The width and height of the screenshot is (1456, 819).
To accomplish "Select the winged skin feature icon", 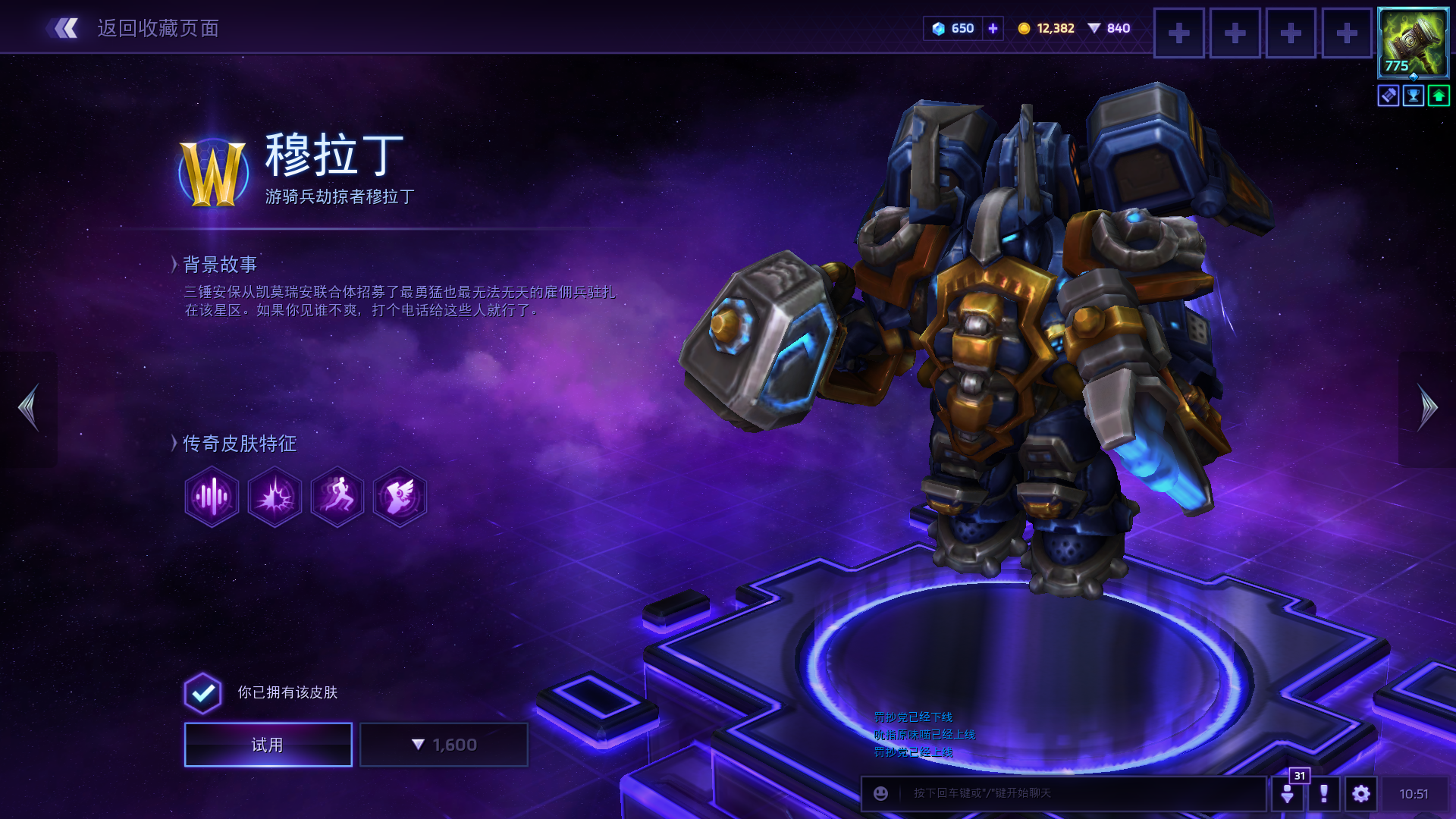I will (400, 497).
